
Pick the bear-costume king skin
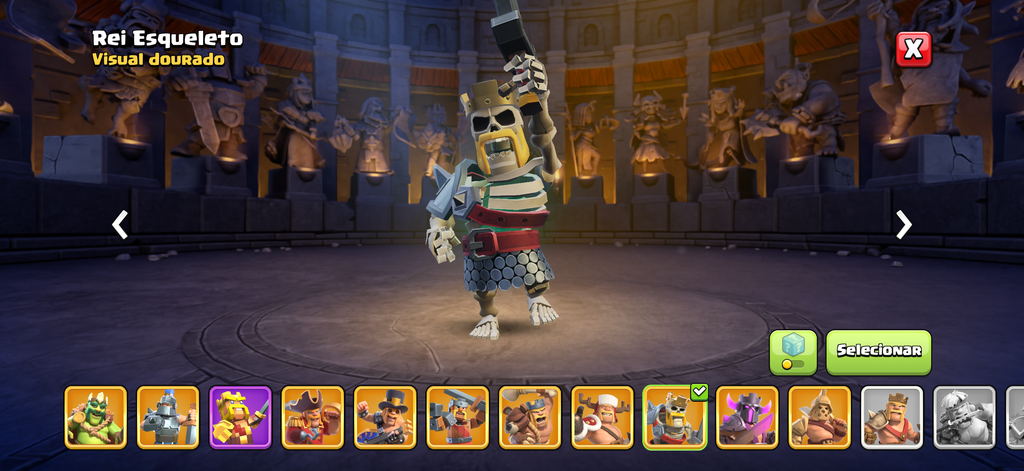point(529,416)
